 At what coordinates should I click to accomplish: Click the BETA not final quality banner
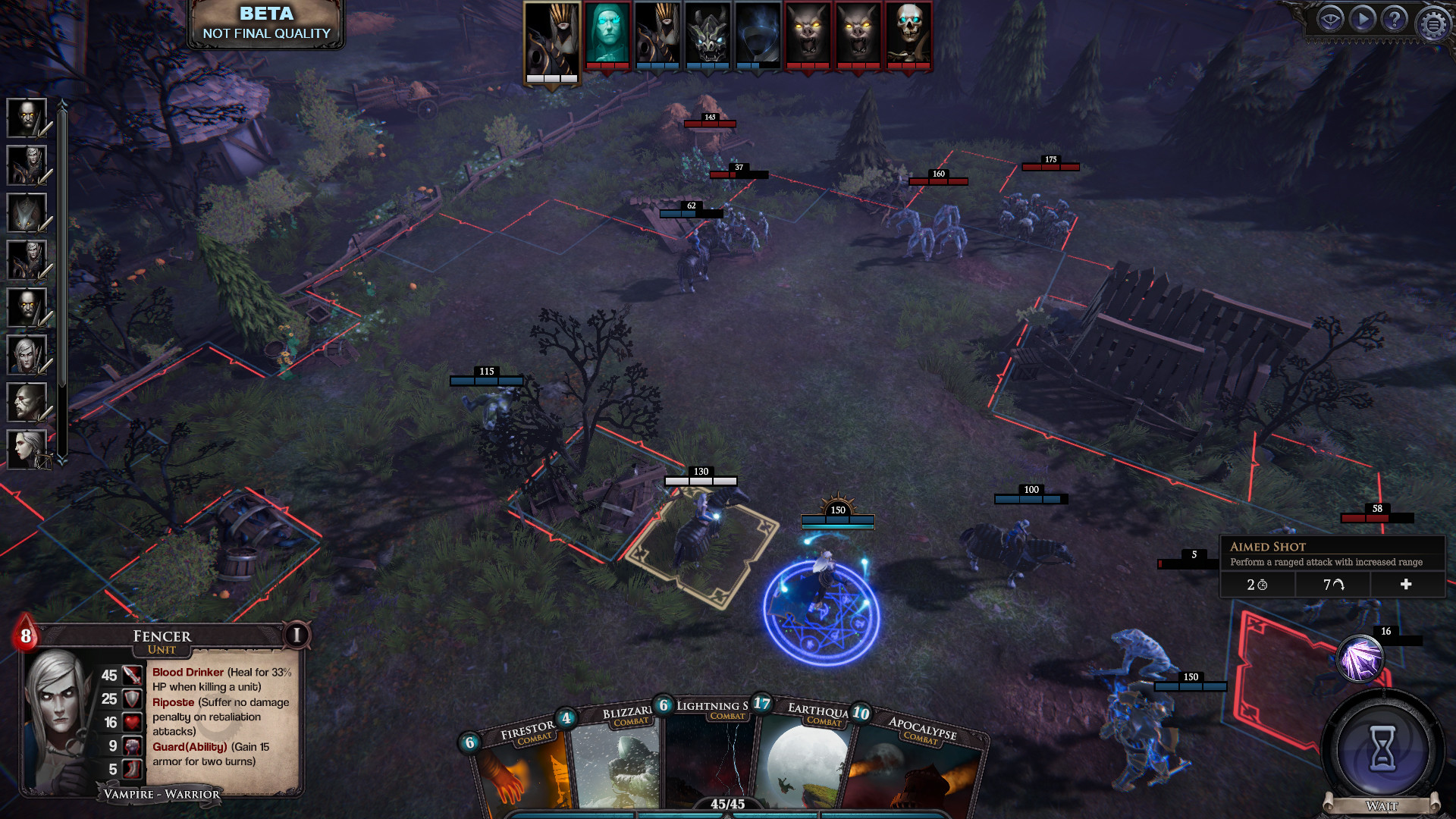tap(265, 23)
